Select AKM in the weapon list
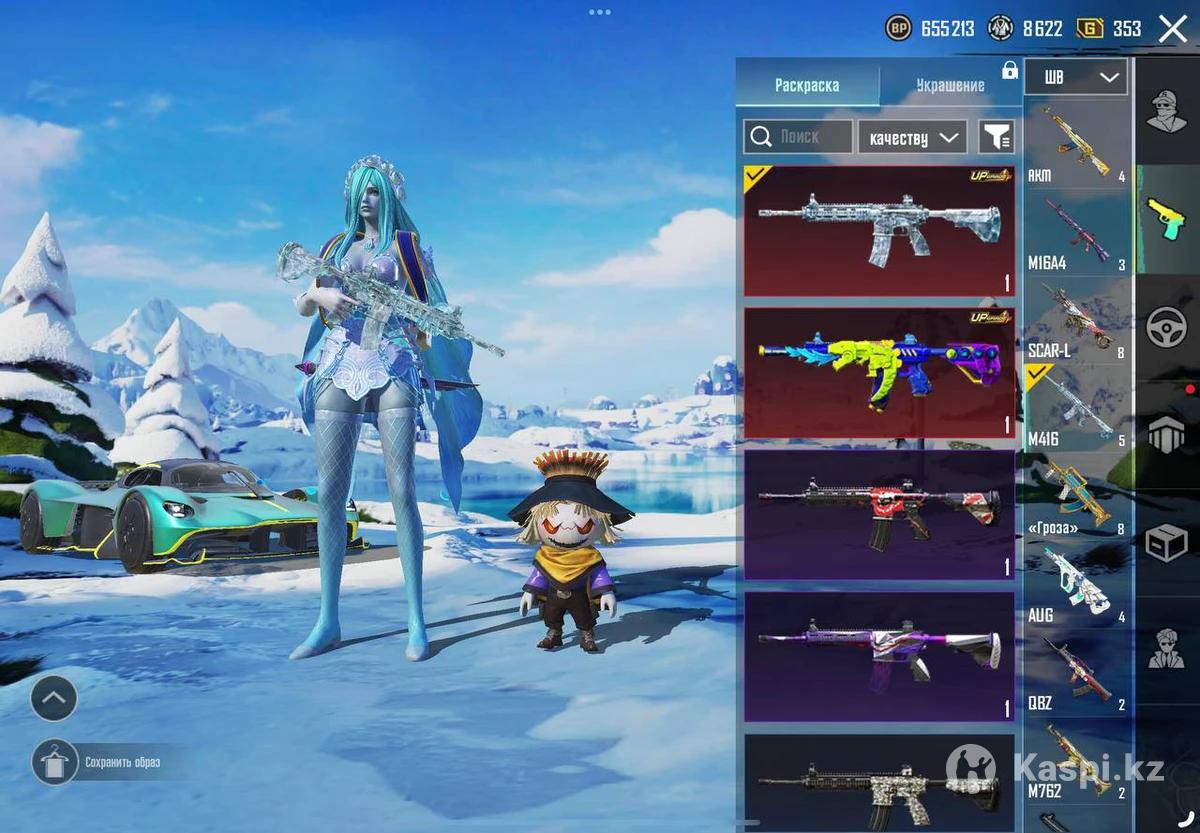1200x833 pixels. 1077,145
